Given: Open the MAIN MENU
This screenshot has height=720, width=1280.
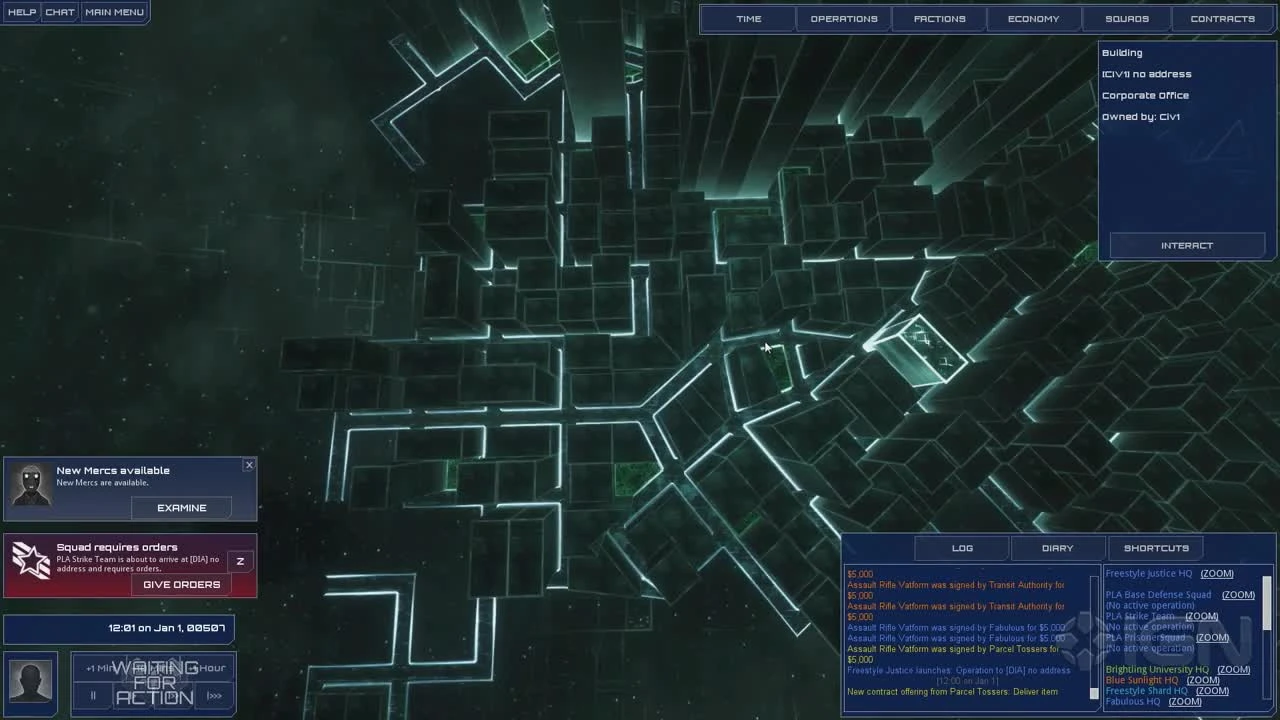Looking at the screenshot, I should click(x=114, y=12).
